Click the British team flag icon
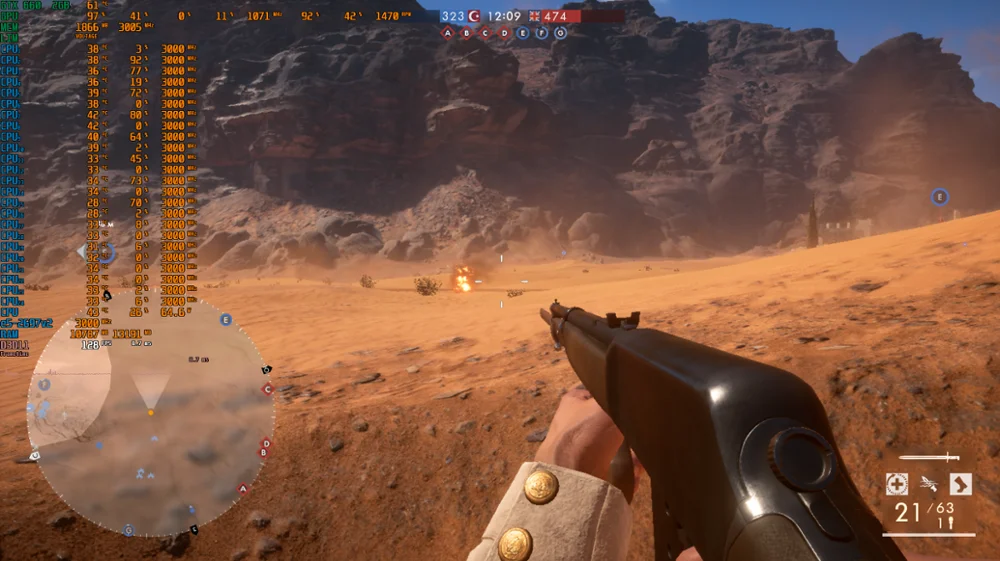1000x561 pixels. point(535,16)
